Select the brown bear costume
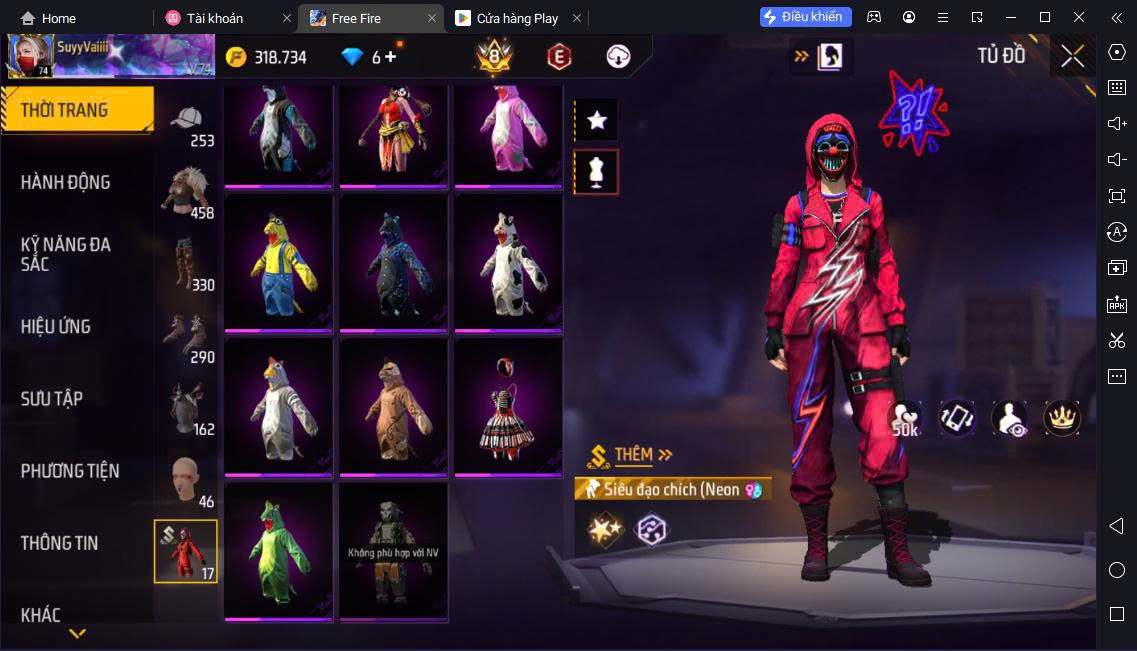This screenshot has height=651, width=1137. pos(393,405)
